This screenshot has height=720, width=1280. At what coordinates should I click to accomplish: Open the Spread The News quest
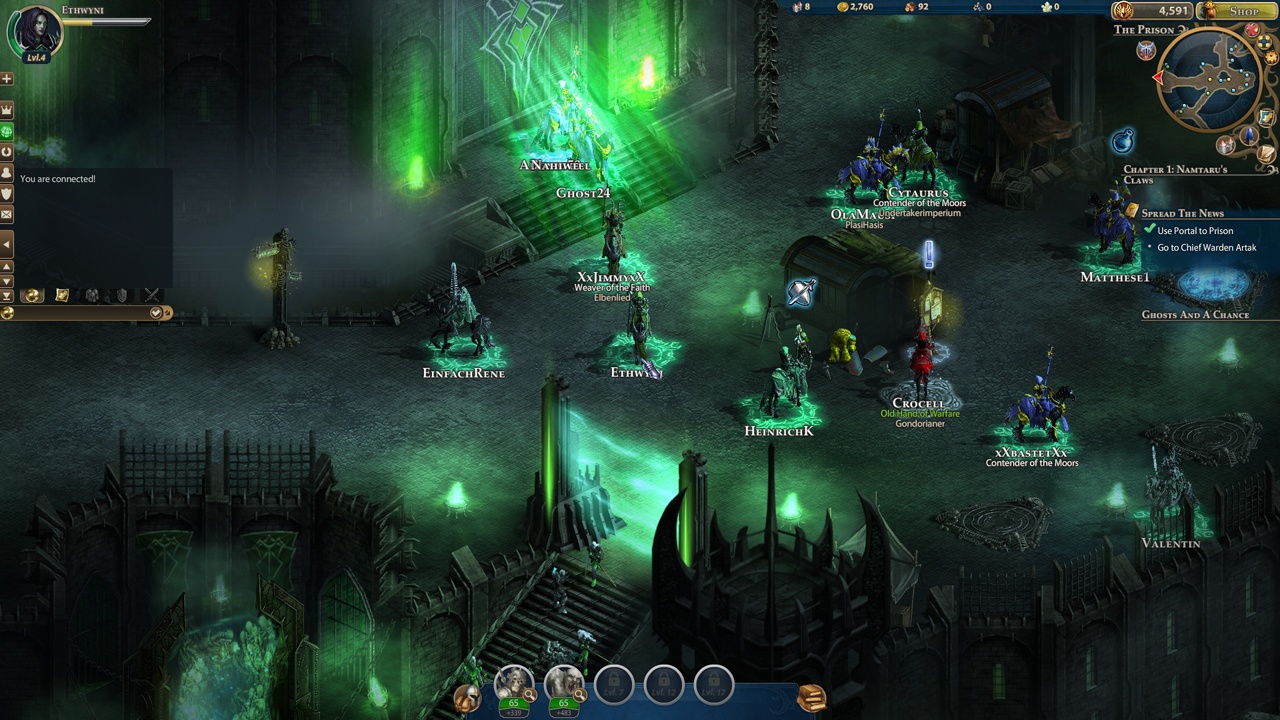pos(1182,213)
